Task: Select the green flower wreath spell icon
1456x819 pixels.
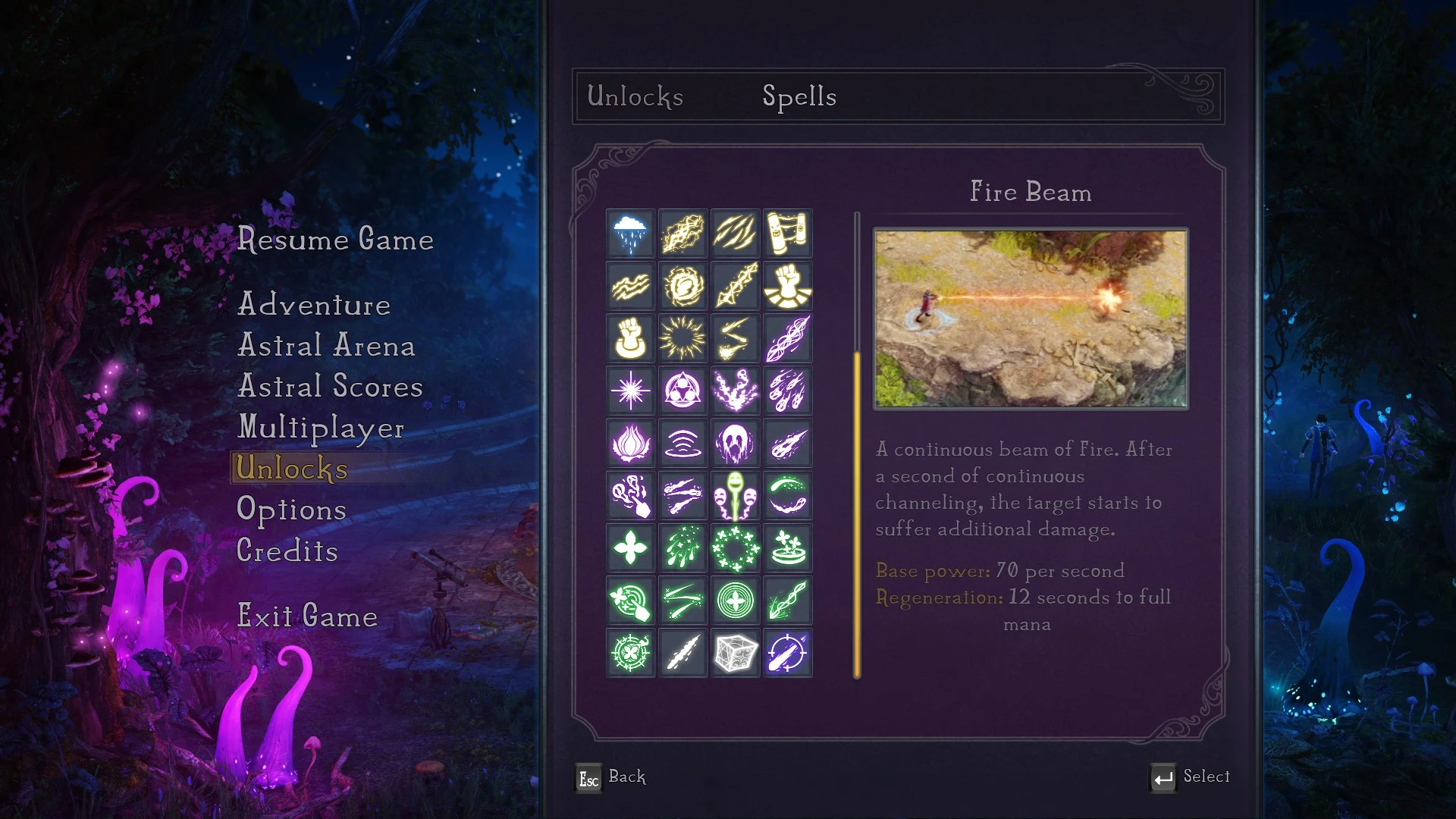Action: 735,548
